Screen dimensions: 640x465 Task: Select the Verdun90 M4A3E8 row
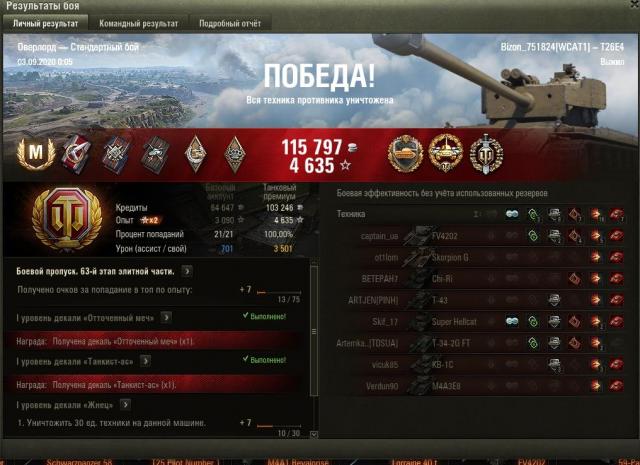tap(480, 386)
